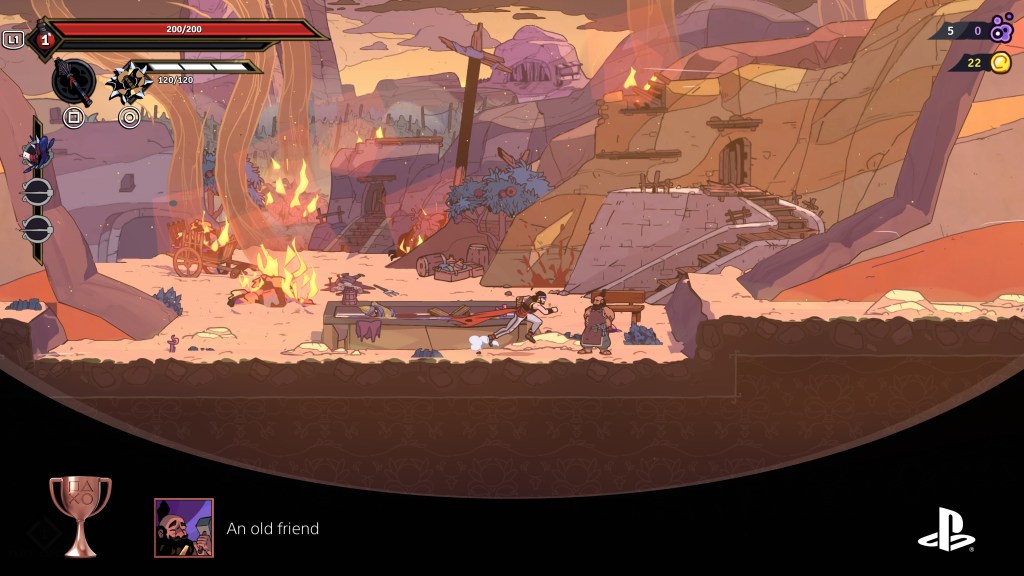
Task: Click the bronze trophy cup icon
Action: pyautogui.click(x=80, y=515)
